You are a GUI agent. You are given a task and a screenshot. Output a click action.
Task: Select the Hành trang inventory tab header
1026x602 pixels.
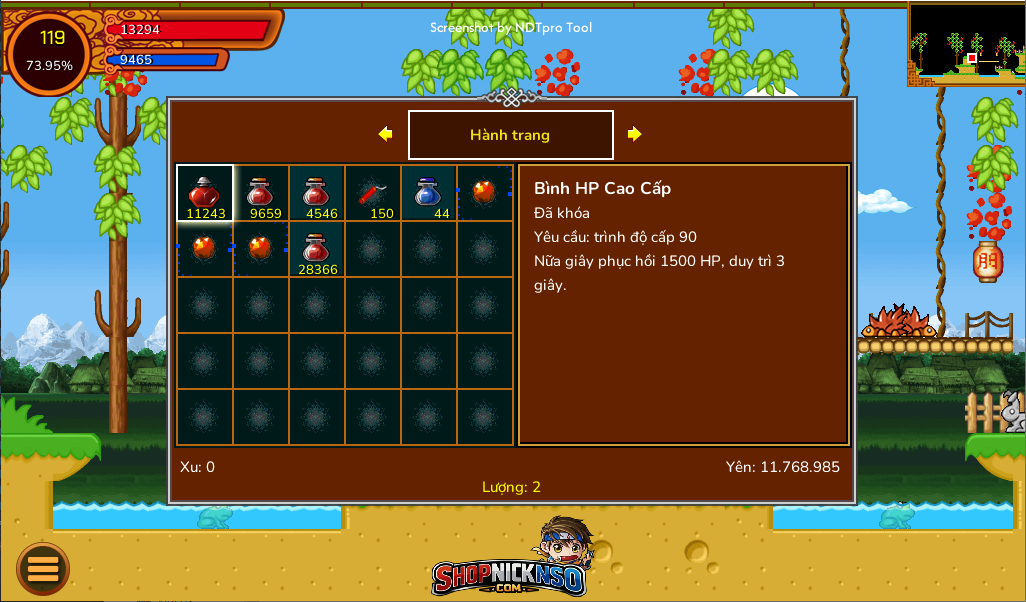(x=510, y=135)
